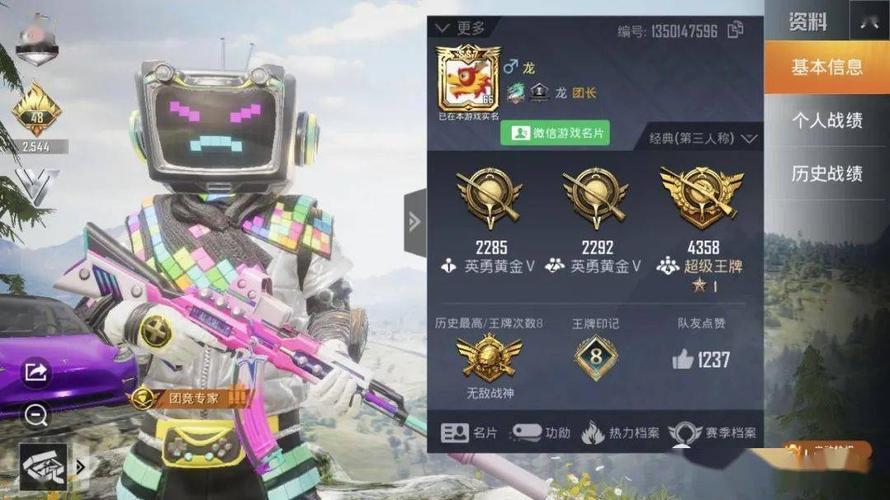Open the 热力档案 heat archive

621,433
